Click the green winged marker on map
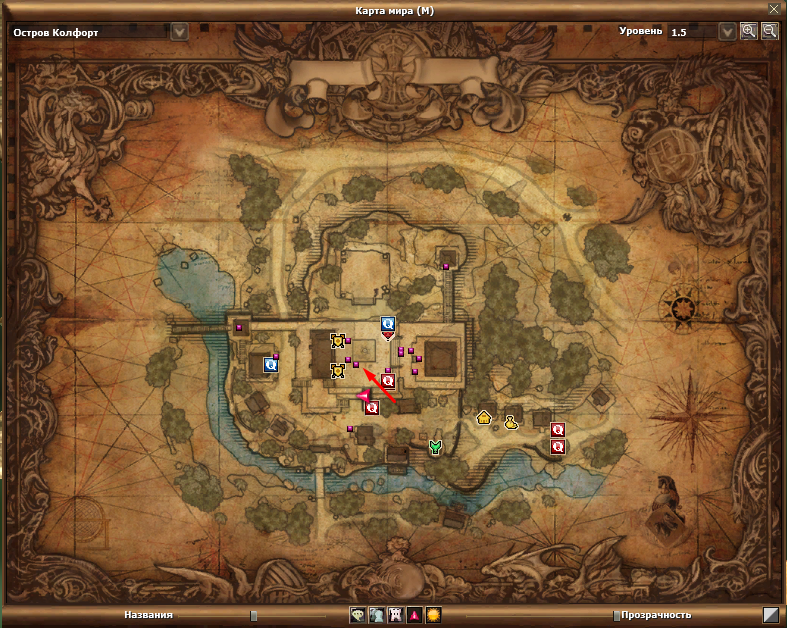This screenshot has height=628, width=787. point(435,447)
